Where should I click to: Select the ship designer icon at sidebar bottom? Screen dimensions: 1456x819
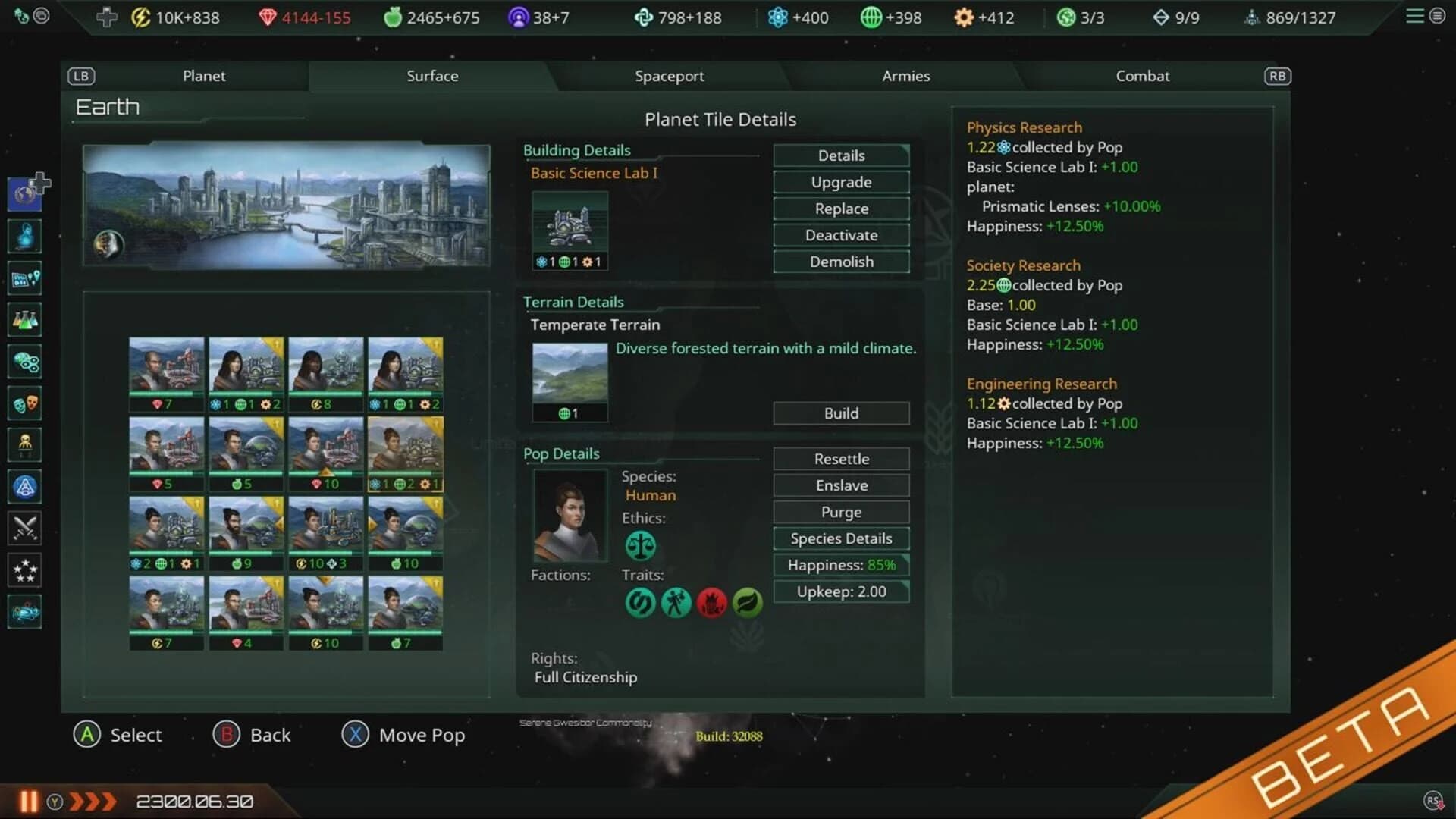point(25,612)
